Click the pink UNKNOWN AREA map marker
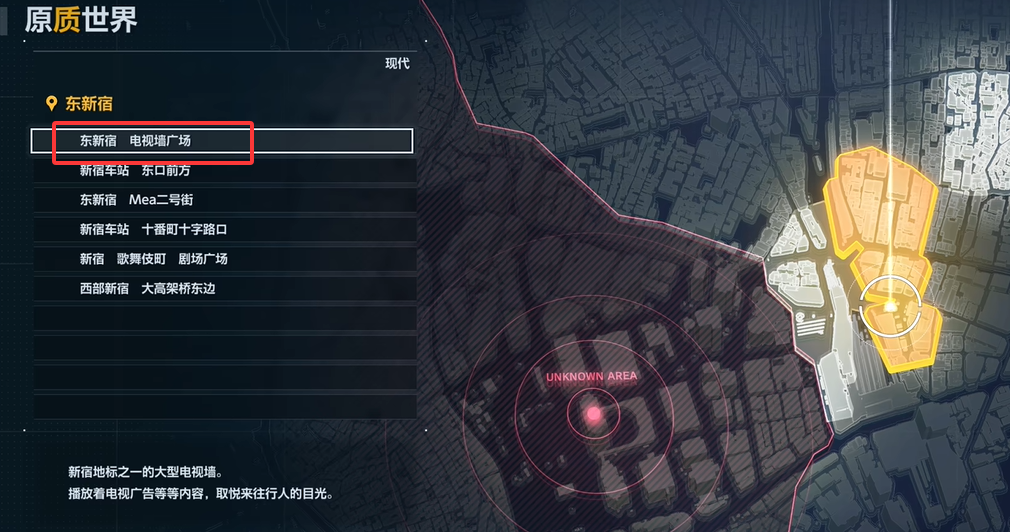1010x532 pixels. 593,413
